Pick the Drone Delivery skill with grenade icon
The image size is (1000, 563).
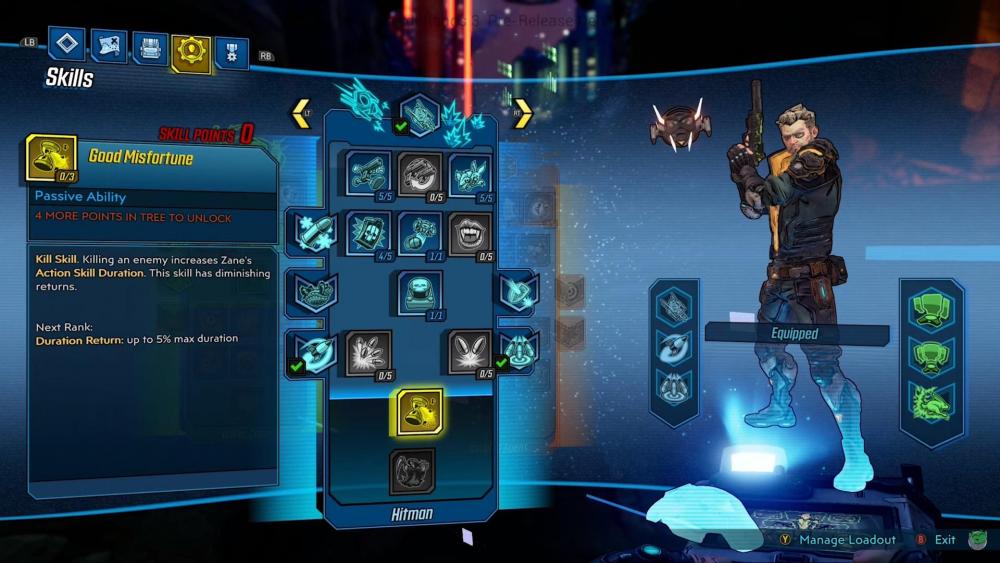[420, 233]
